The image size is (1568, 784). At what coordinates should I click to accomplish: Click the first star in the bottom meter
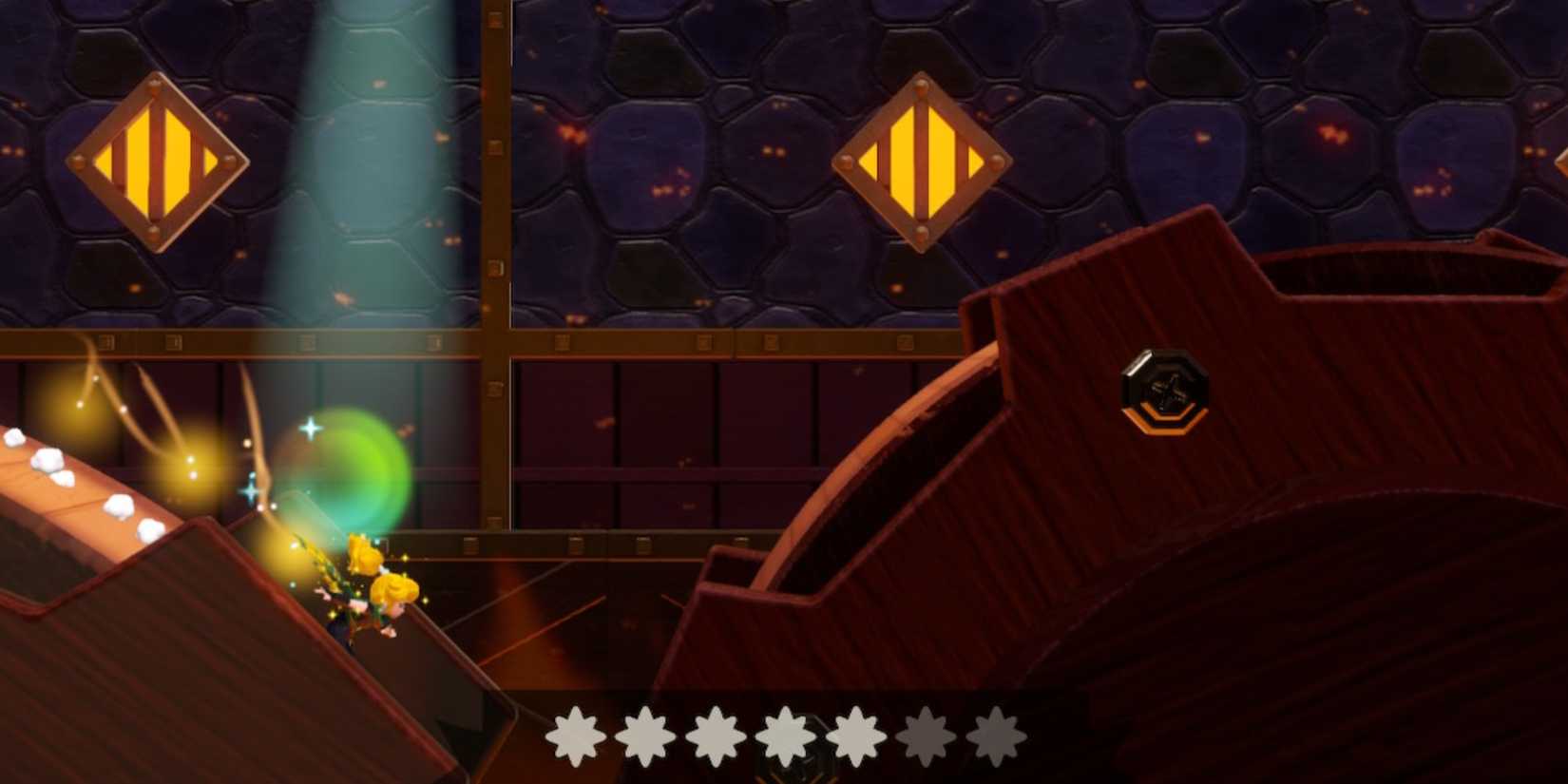point(577,735)
